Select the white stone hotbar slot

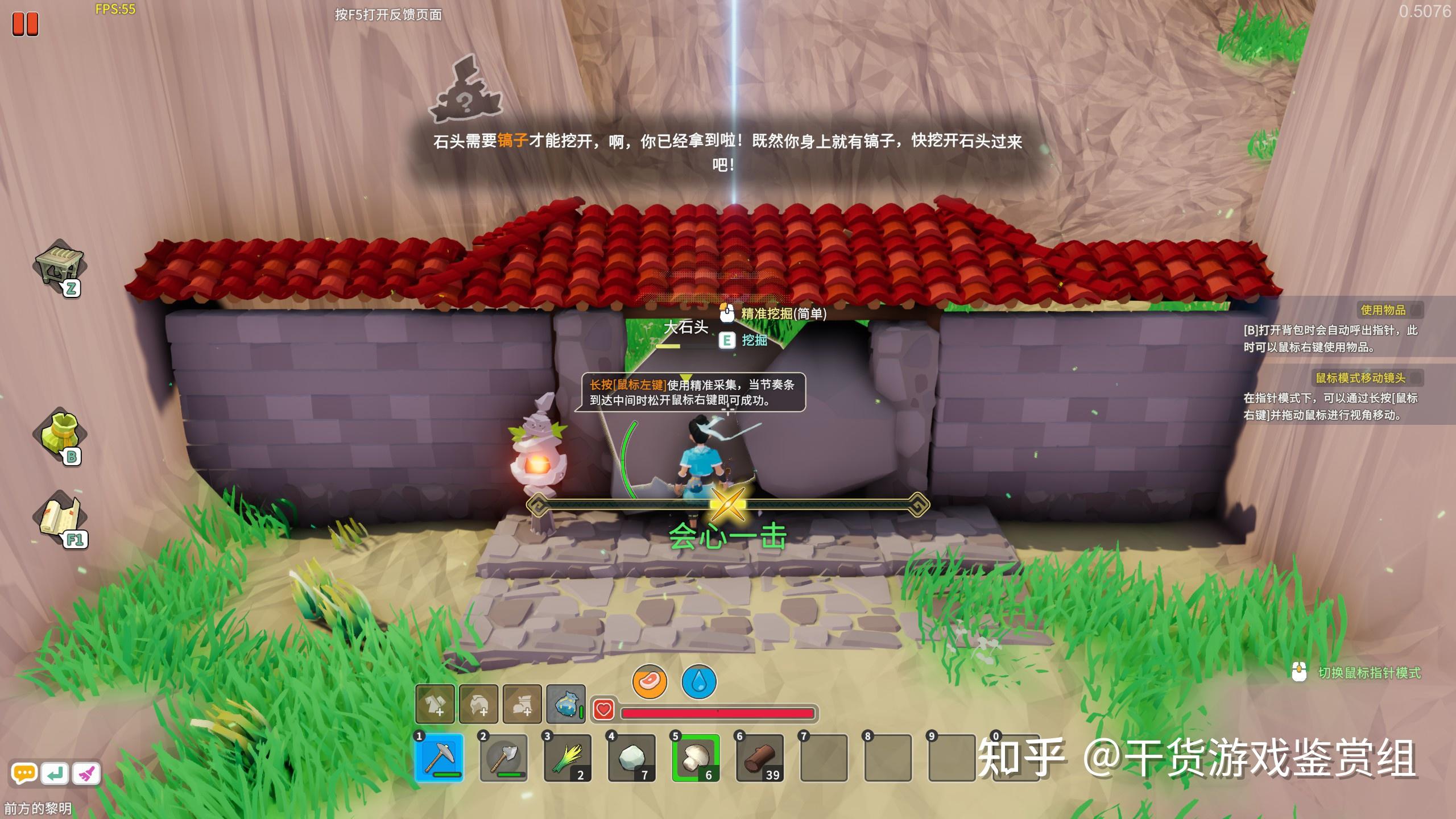pyautogui.click(x=631, y=758)
